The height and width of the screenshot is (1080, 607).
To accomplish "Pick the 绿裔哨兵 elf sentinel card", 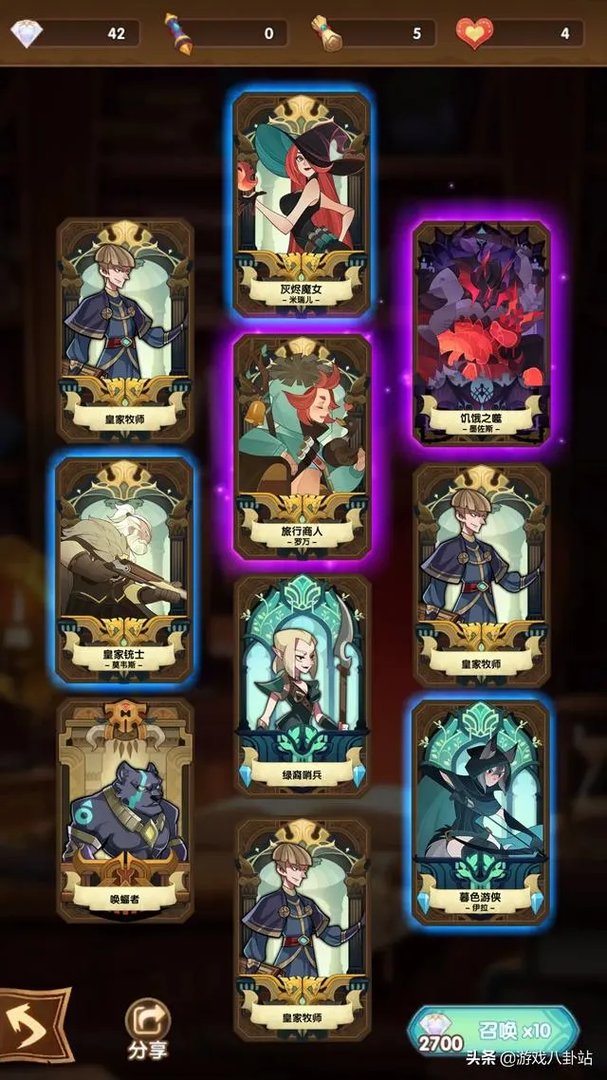I will point(302,686).
